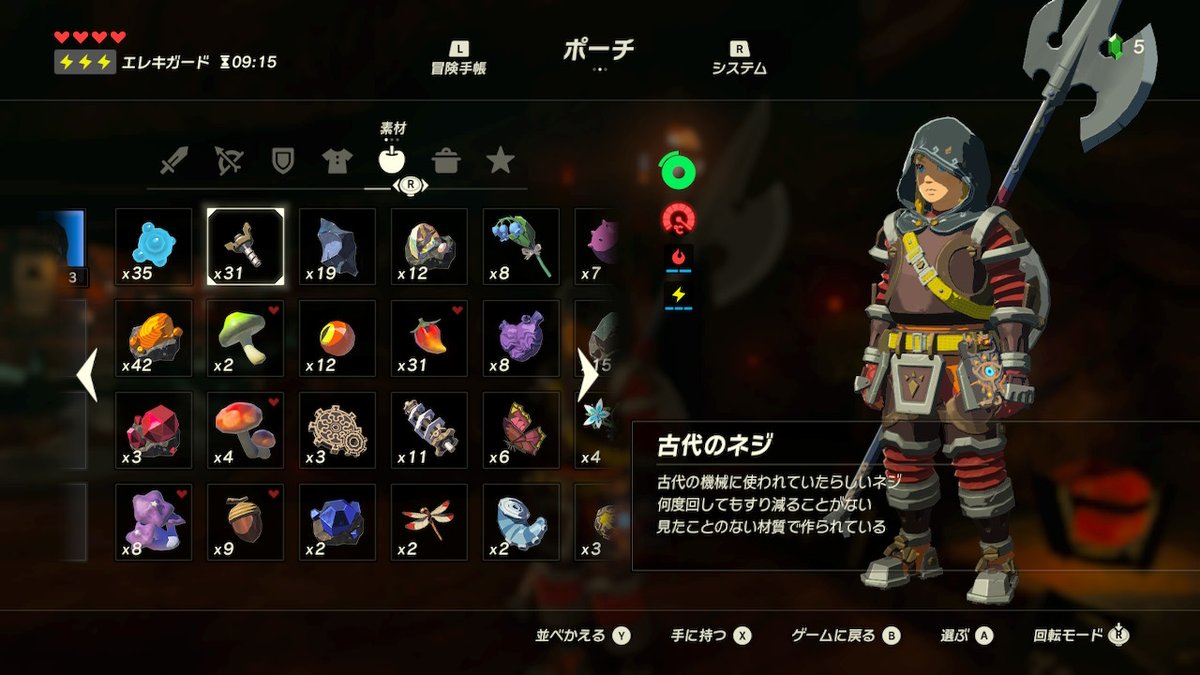Select the shields category tab
The image size is (1200, 675).
coord(283,160)
